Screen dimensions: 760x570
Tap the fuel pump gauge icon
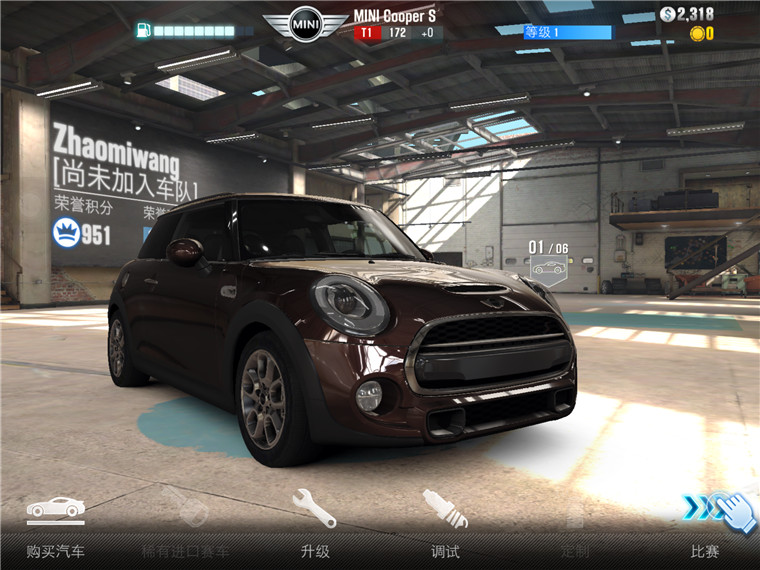coord(144,30)
